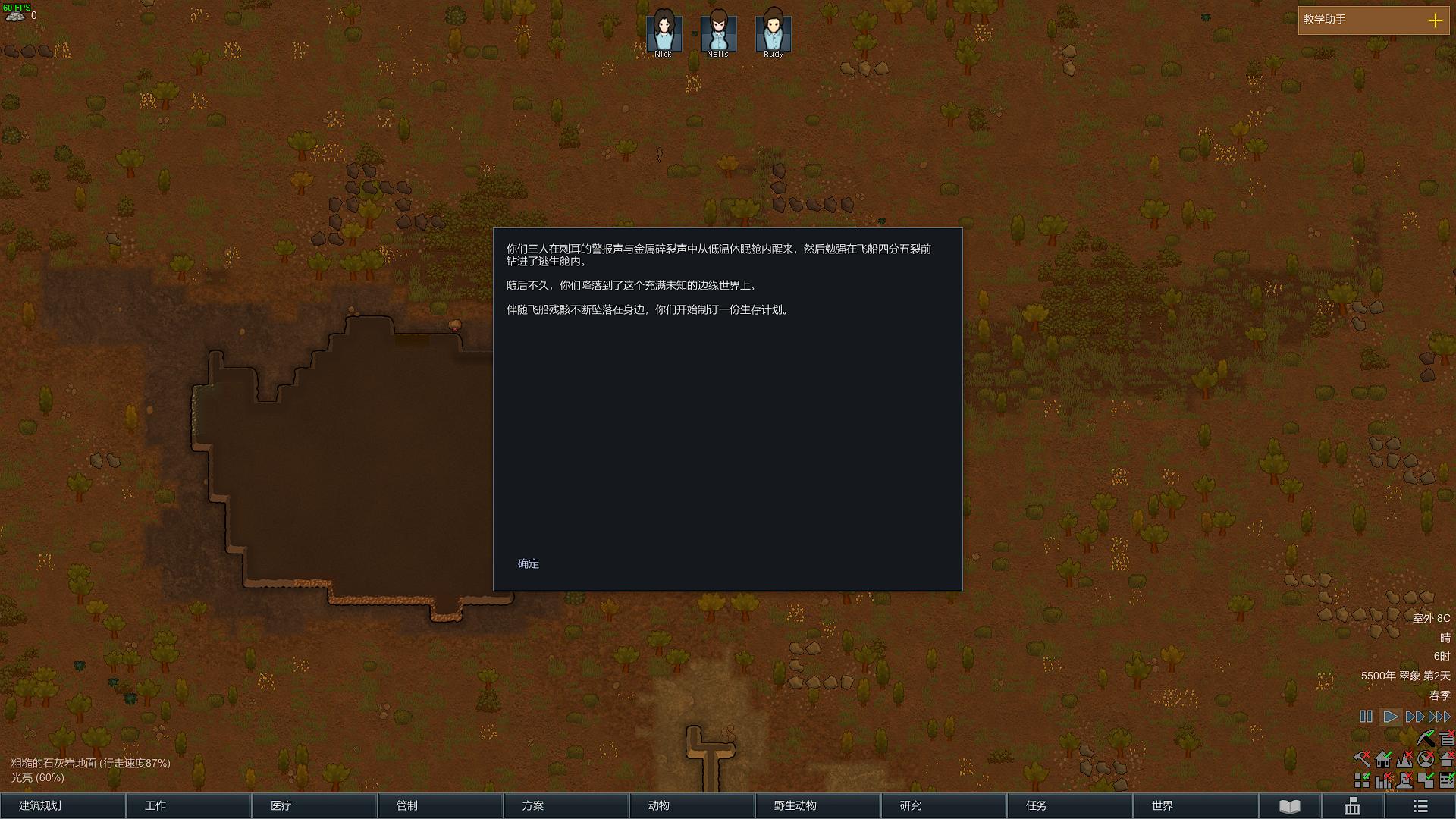Set game speed to triple fast-forward
This screenshot has height=819, width=1456.
point(1439,717)
